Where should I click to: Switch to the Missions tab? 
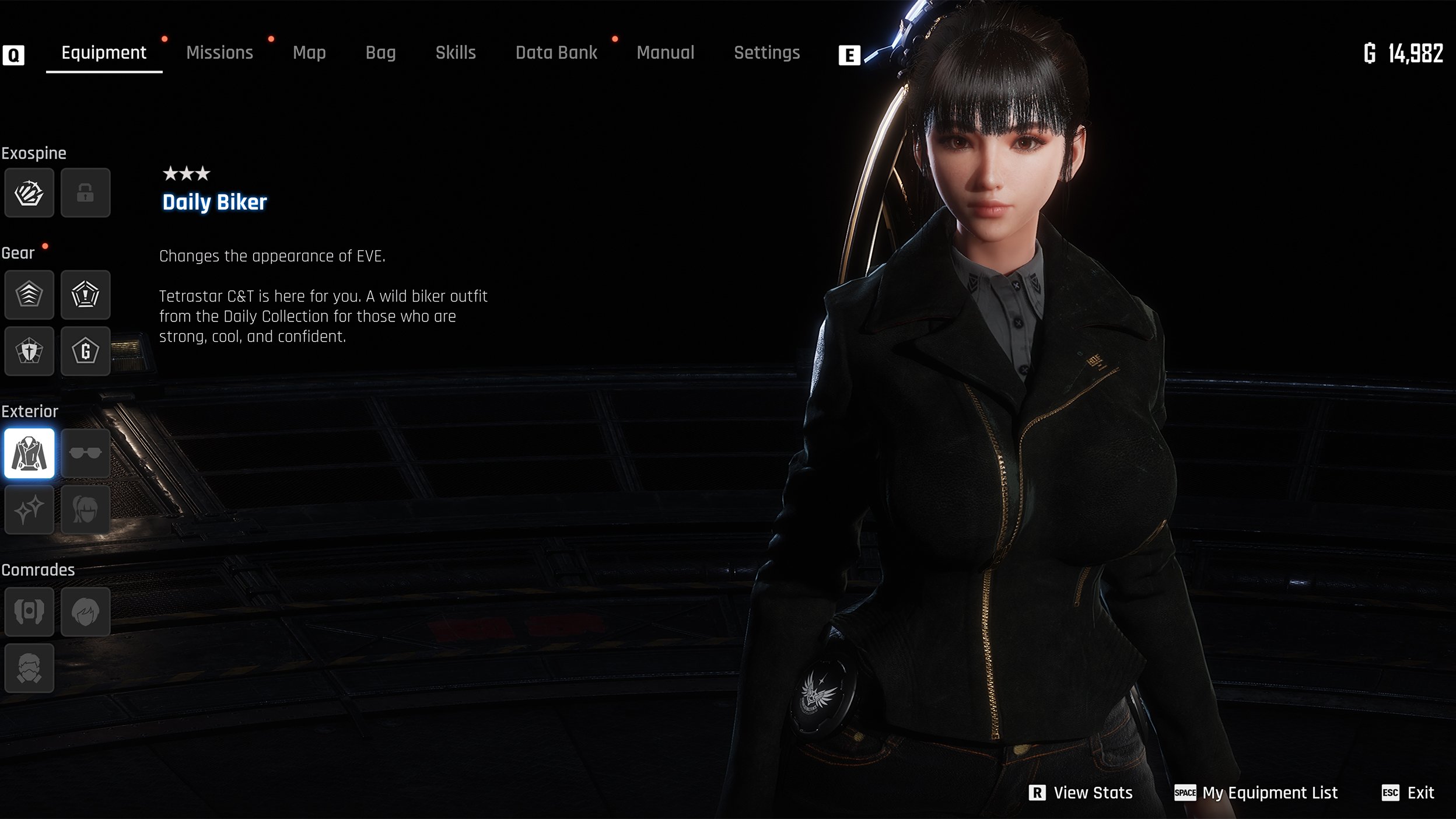click(x=219, y=52)
